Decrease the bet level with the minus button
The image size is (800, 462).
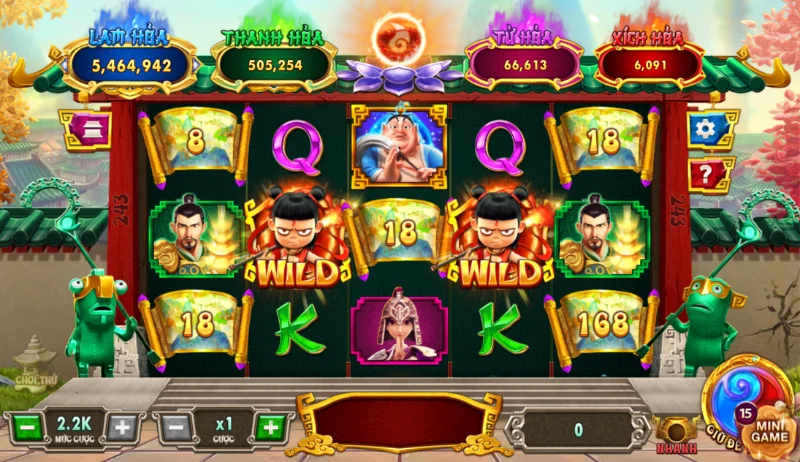click(27, 428)
